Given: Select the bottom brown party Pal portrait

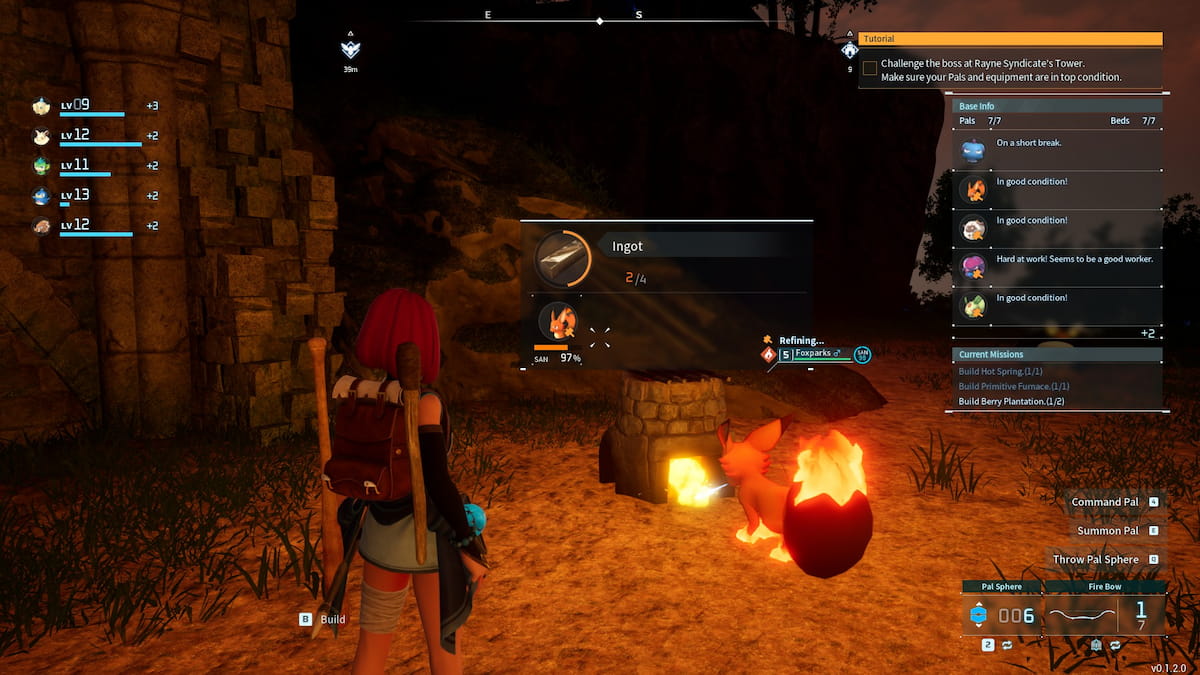Looking at the screenshot, I should pyautogui.click(x=41, y=226).
